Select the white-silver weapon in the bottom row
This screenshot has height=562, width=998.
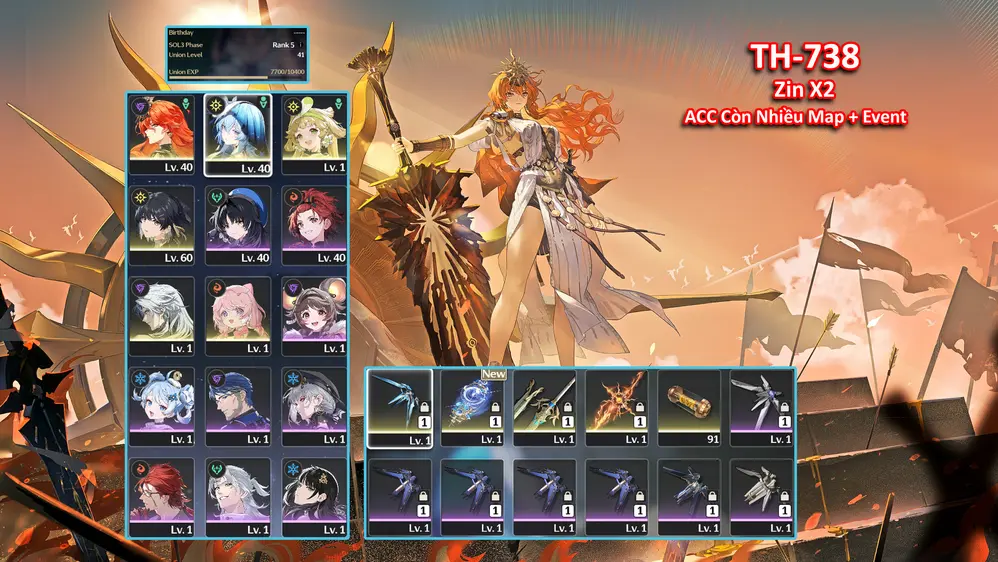click(760, 497)
